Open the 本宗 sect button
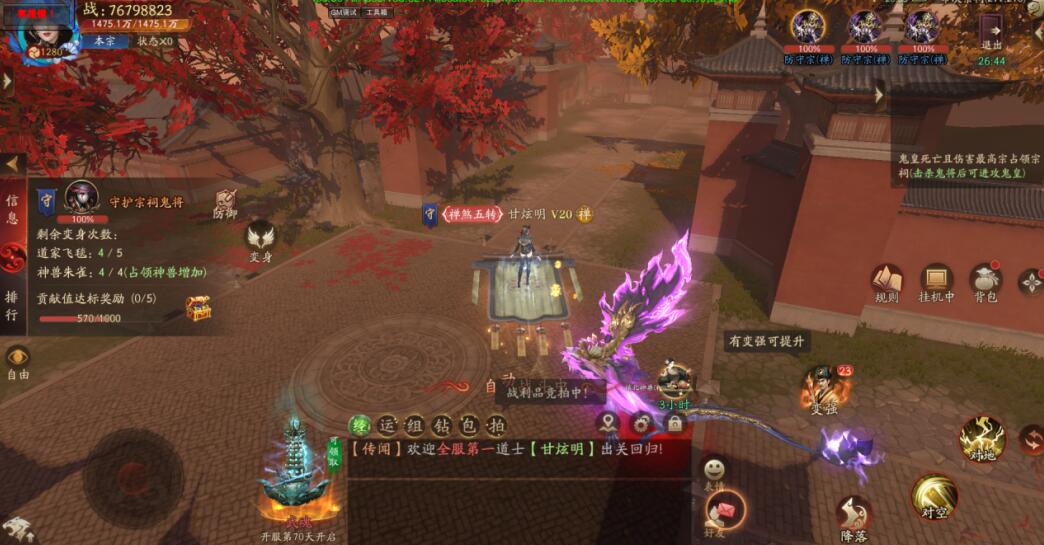The image size is (1044, 545). tap(104, 41)
